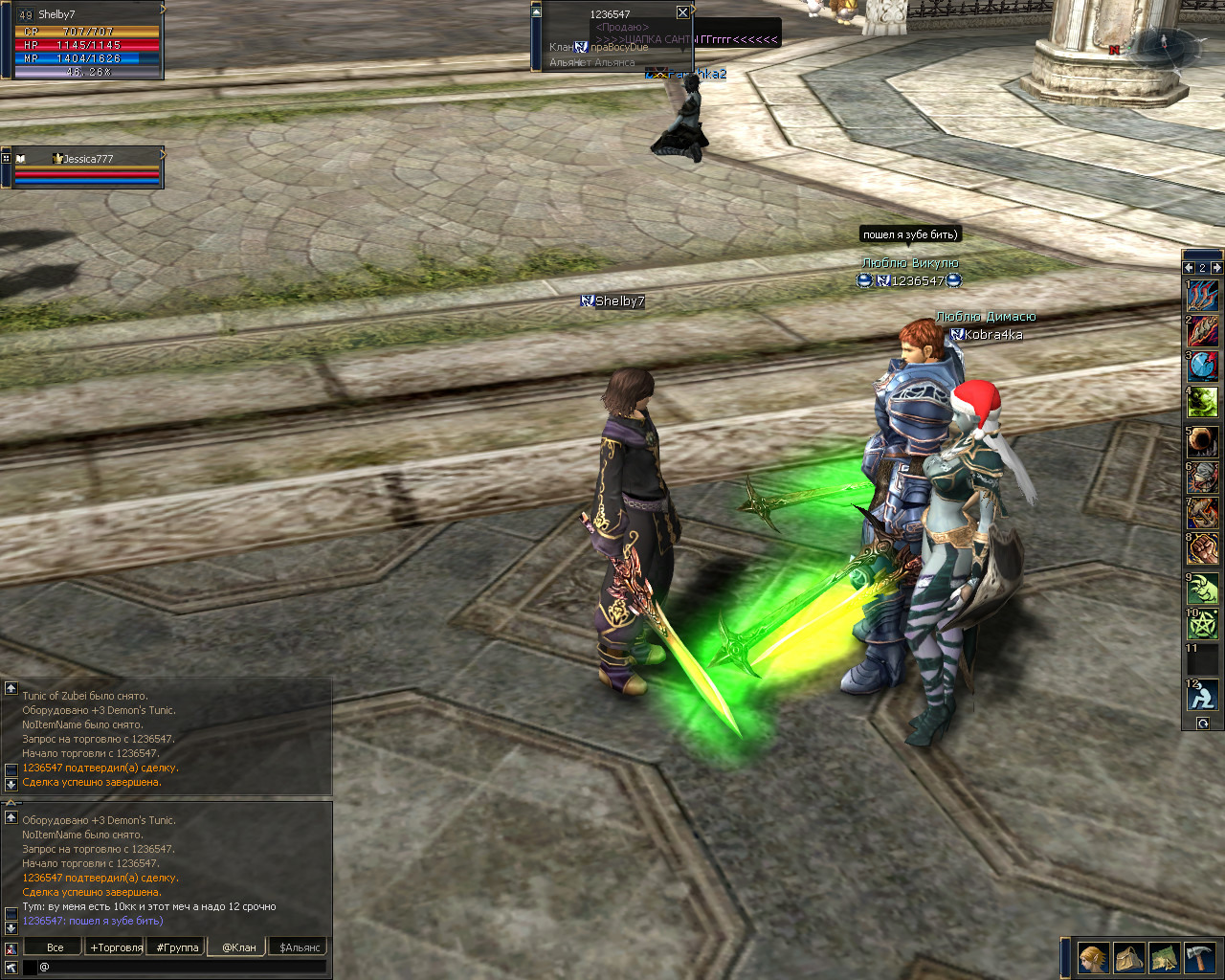
Task: Open the character status menu icon
Action: pos(1093,957)
